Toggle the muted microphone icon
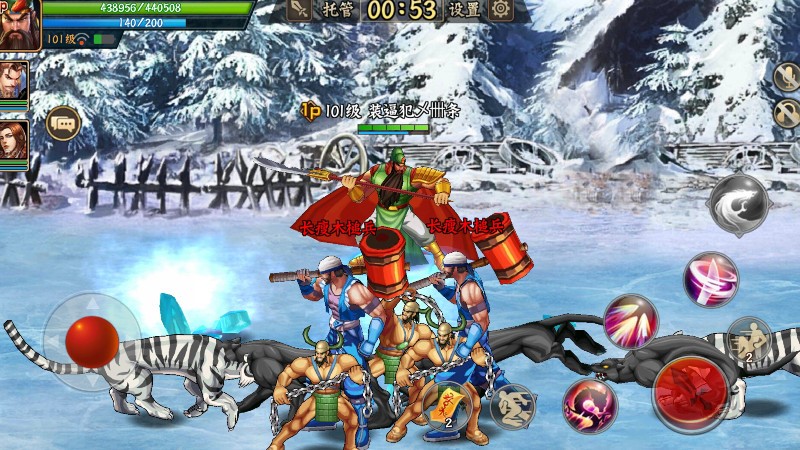 786,77
